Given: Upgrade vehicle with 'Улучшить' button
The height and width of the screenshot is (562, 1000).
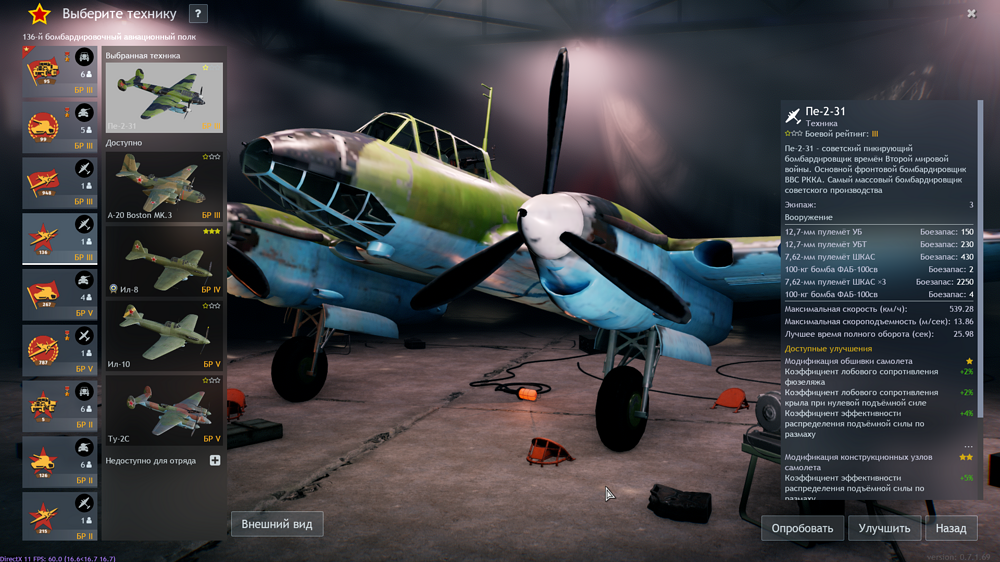Looking at the screenshot, I should click(884, 528).
